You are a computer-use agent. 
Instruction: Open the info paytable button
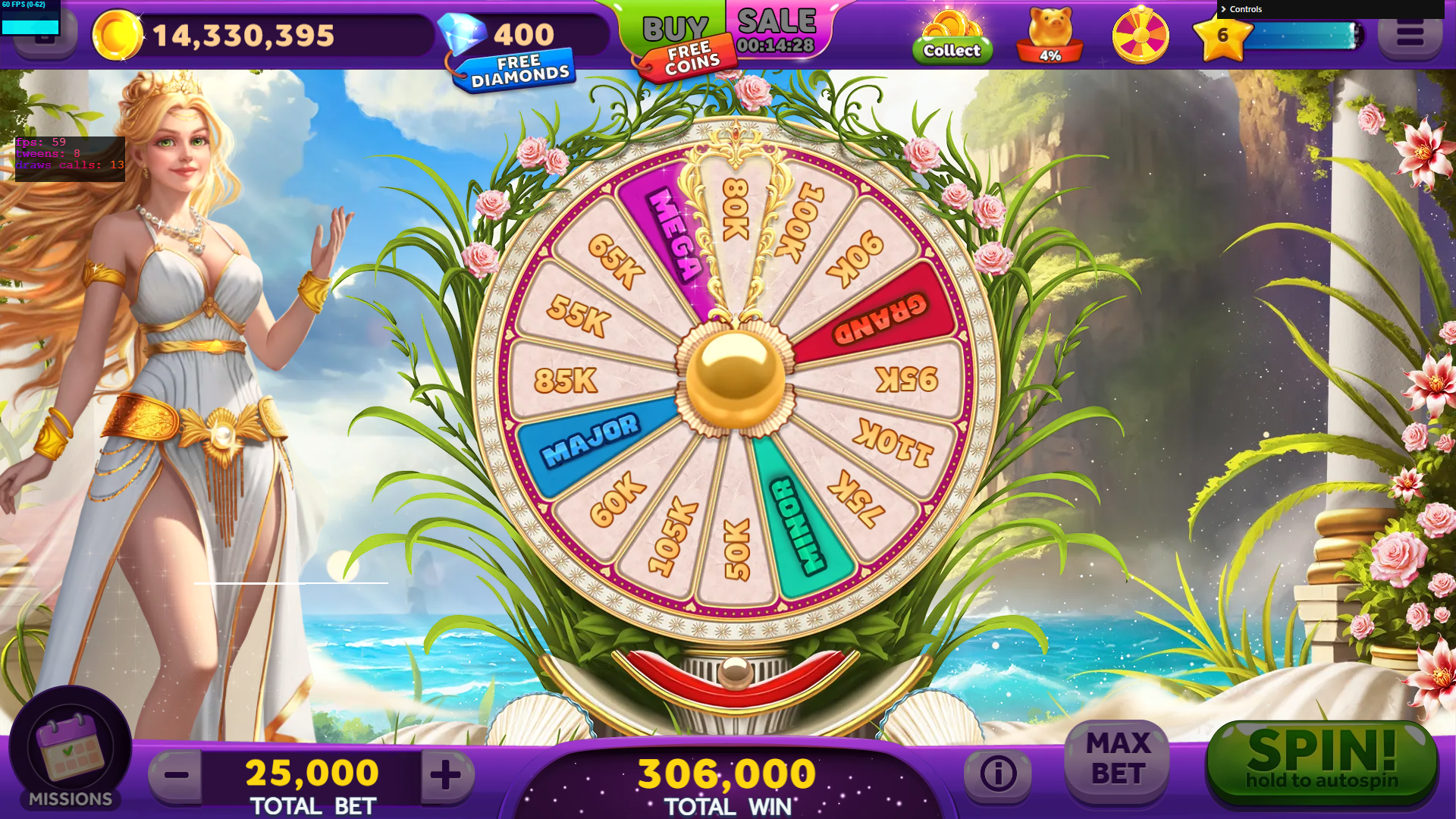coord(997,773)
